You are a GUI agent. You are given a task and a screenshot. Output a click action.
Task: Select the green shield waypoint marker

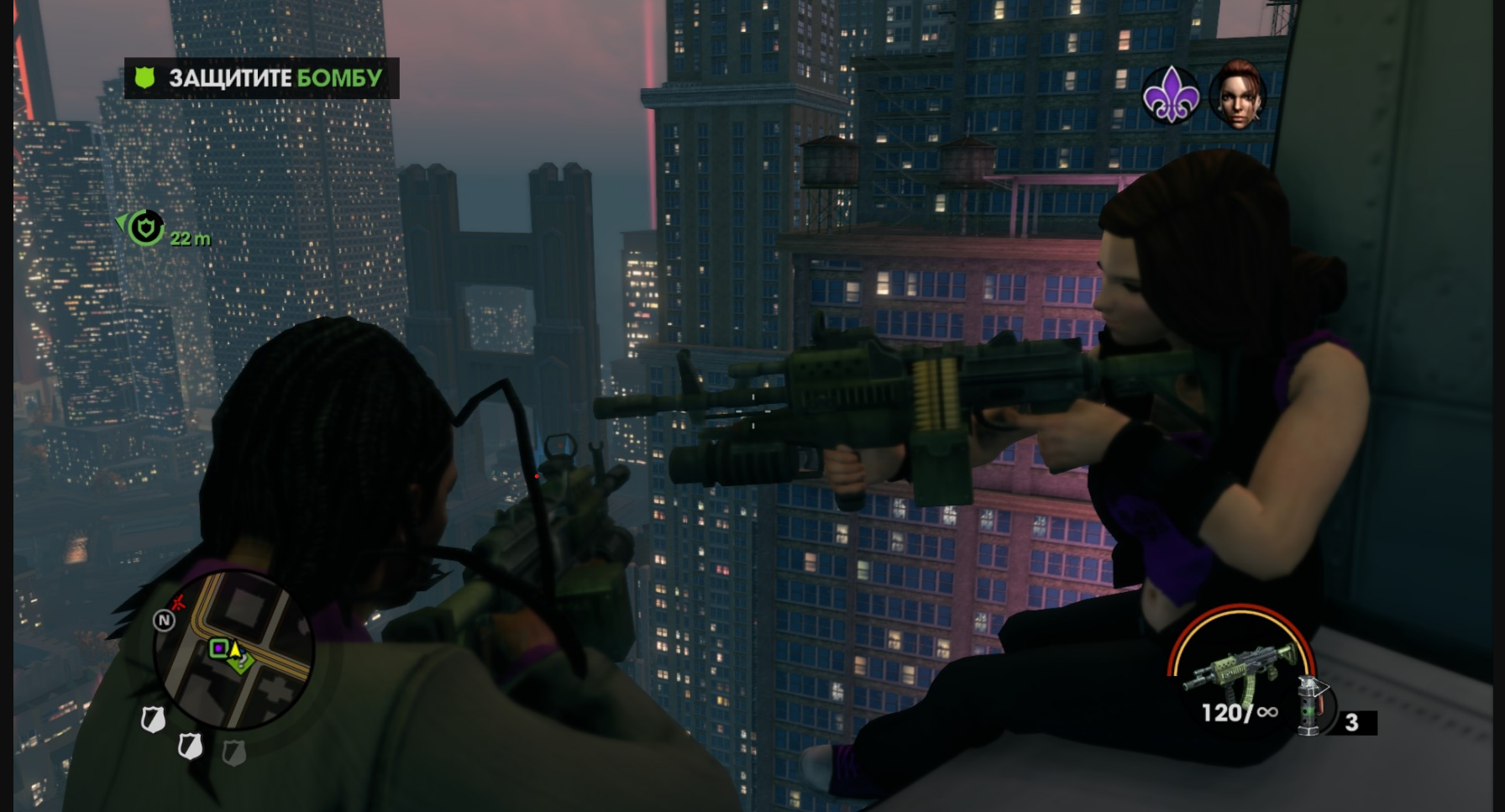146,227
